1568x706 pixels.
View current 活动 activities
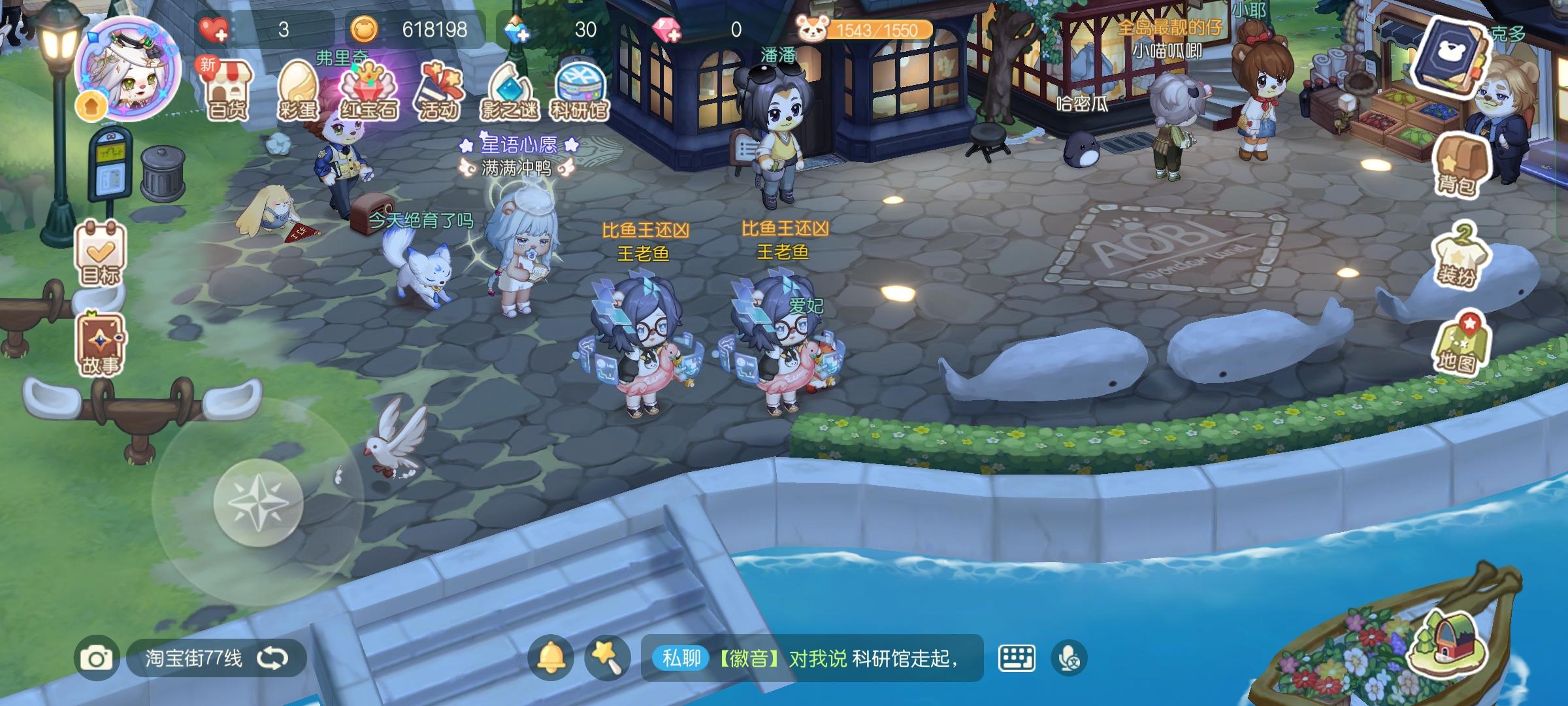440,85
